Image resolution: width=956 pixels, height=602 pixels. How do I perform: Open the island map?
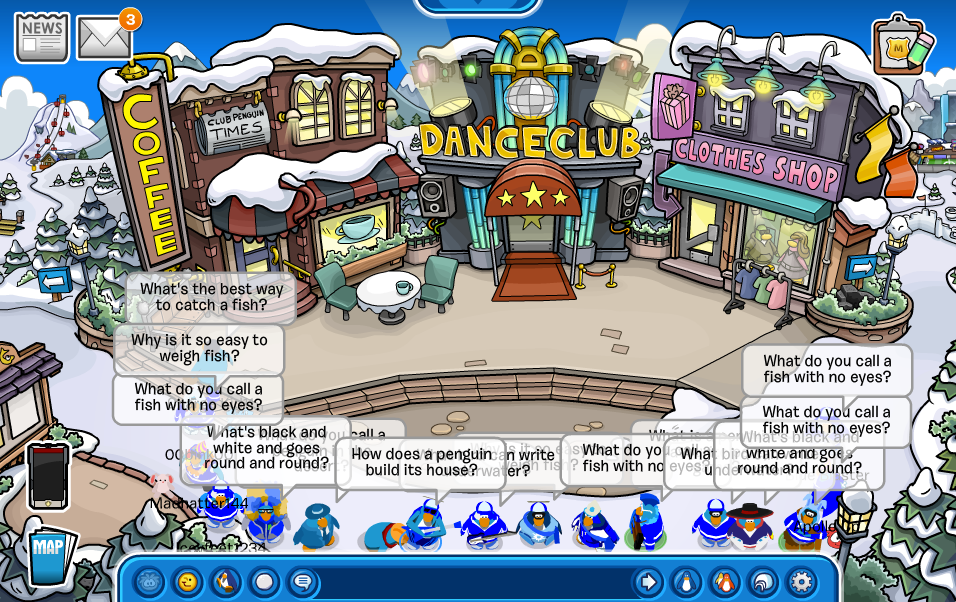49,556
